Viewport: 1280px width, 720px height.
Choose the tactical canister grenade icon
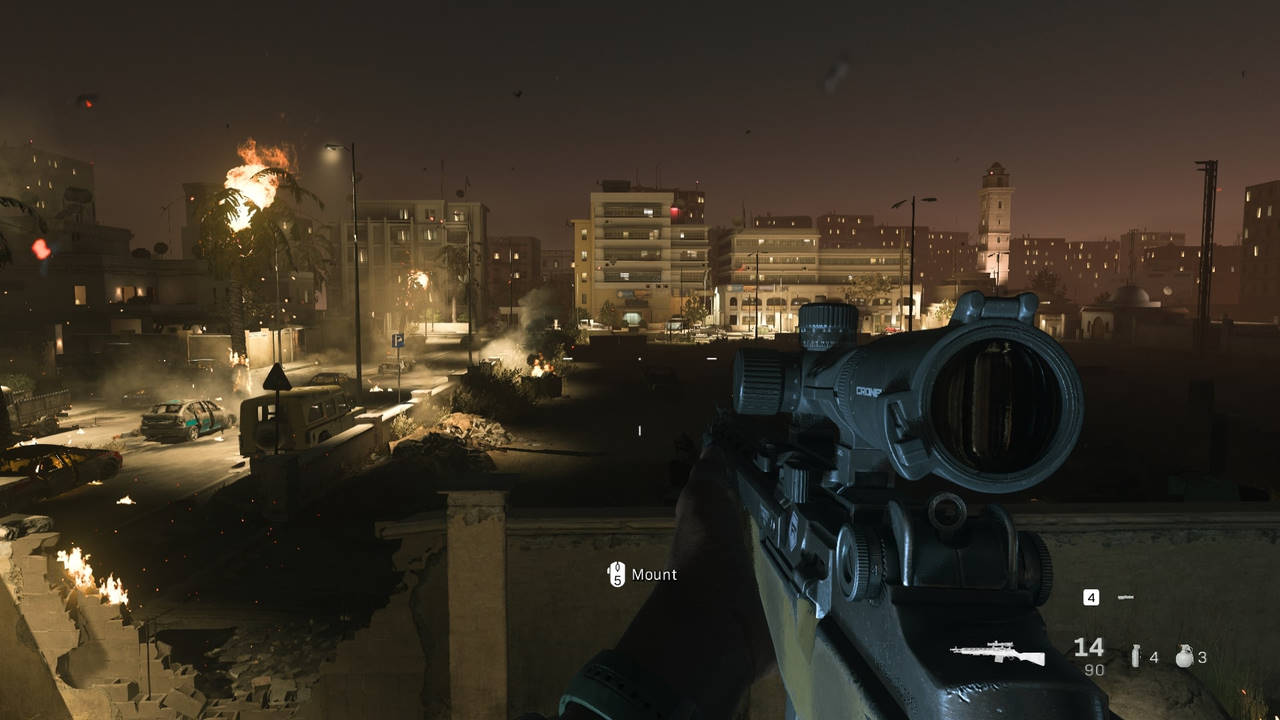[1136, 657]
